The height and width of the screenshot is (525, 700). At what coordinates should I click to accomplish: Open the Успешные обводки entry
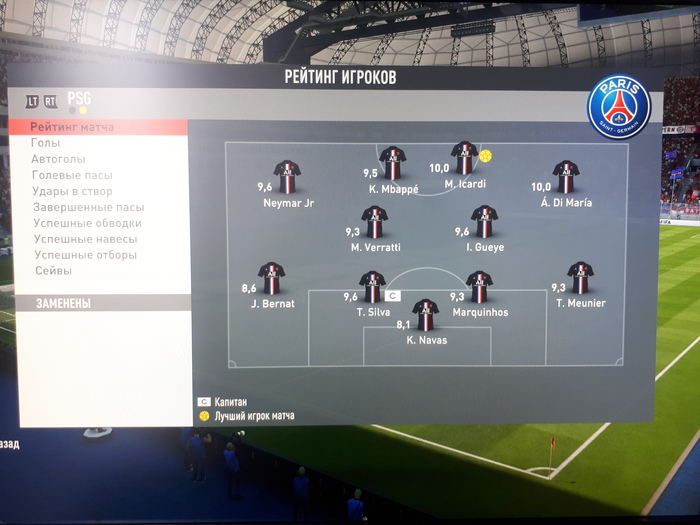tap(87, 223)
